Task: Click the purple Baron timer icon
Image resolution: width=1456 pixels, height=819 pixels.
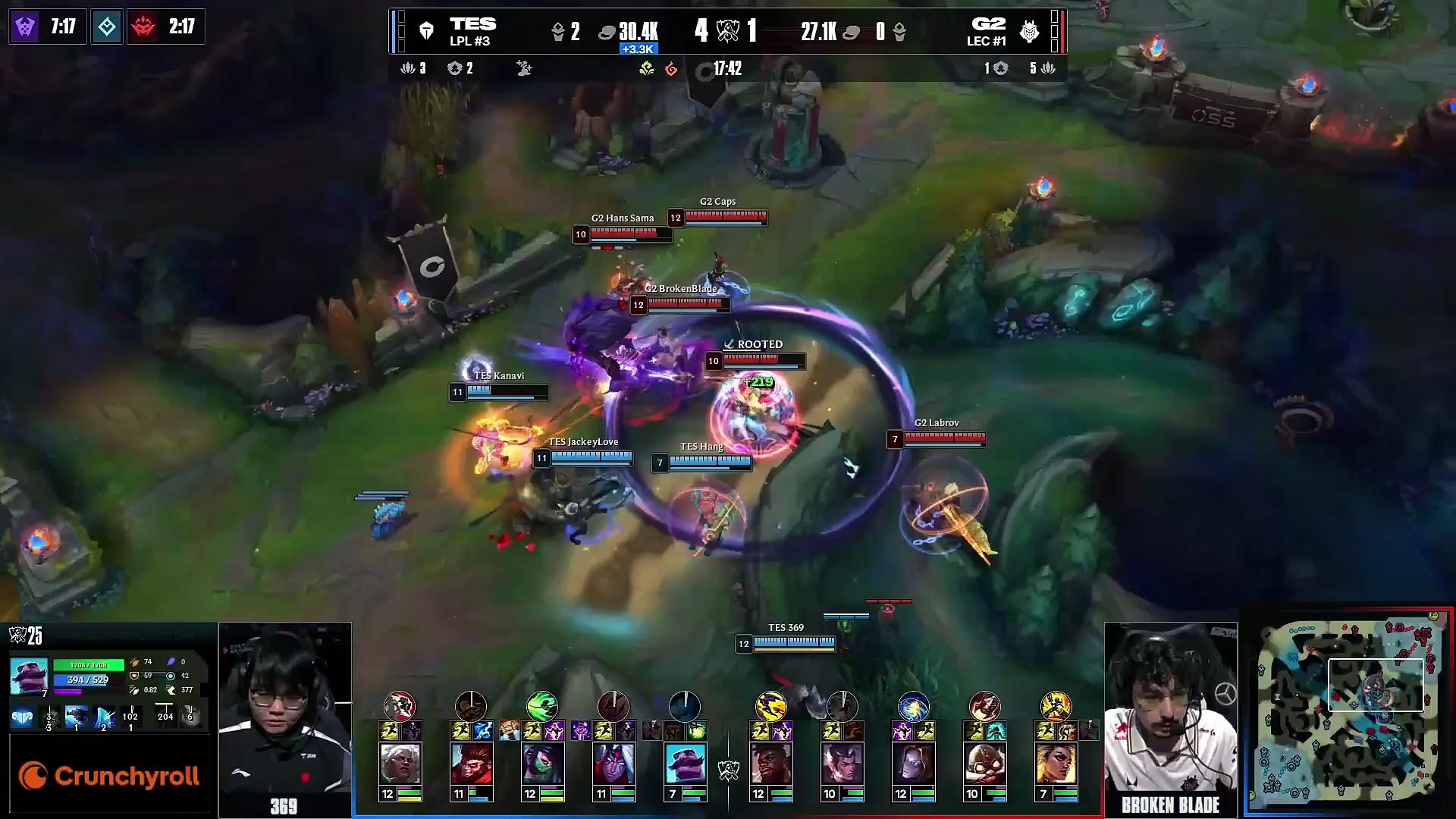Action: pyautogui.click(x=25, y=27)
